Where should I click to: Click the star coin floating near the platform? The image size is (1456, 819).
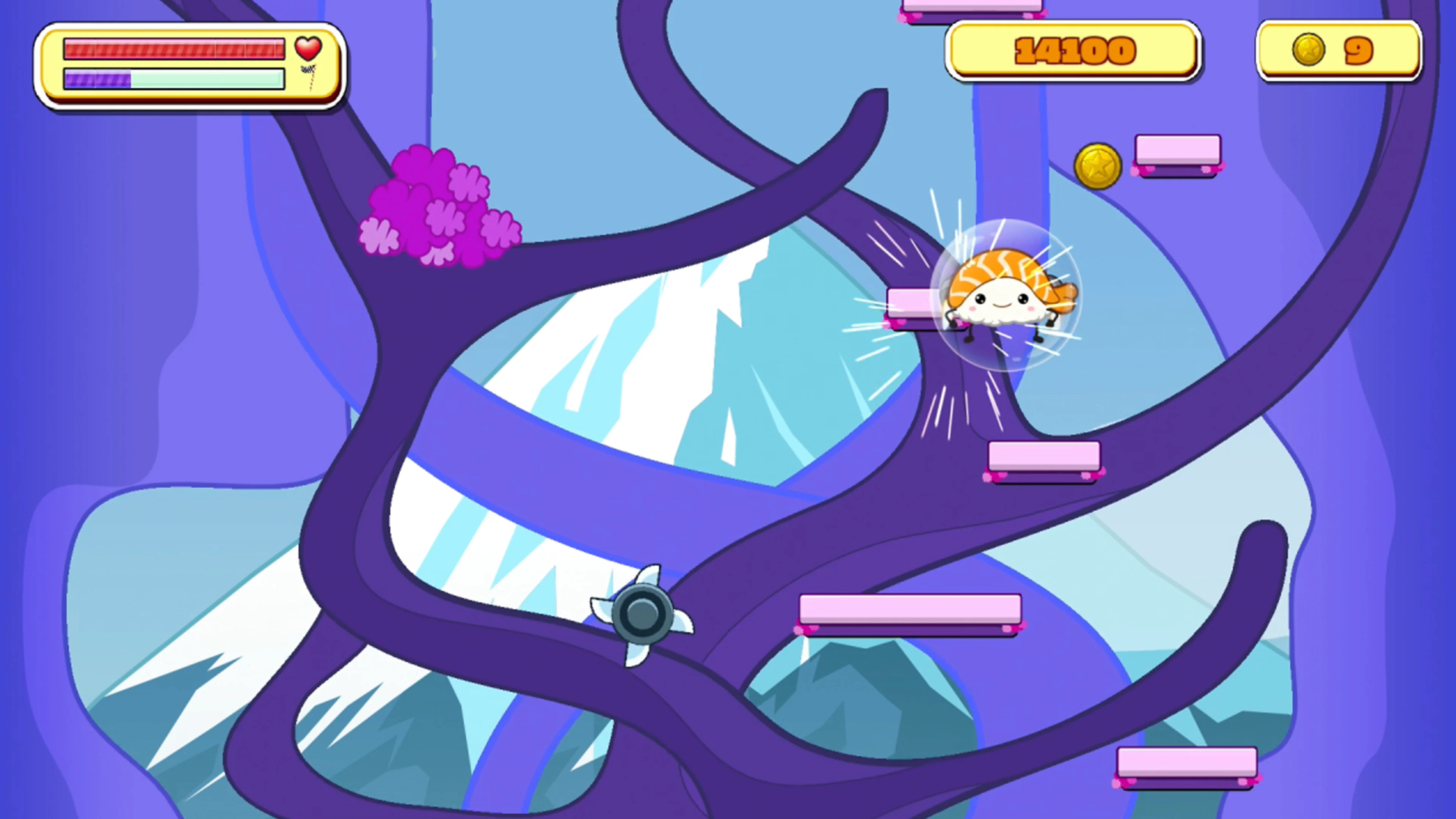click(x=1099, y=166)
